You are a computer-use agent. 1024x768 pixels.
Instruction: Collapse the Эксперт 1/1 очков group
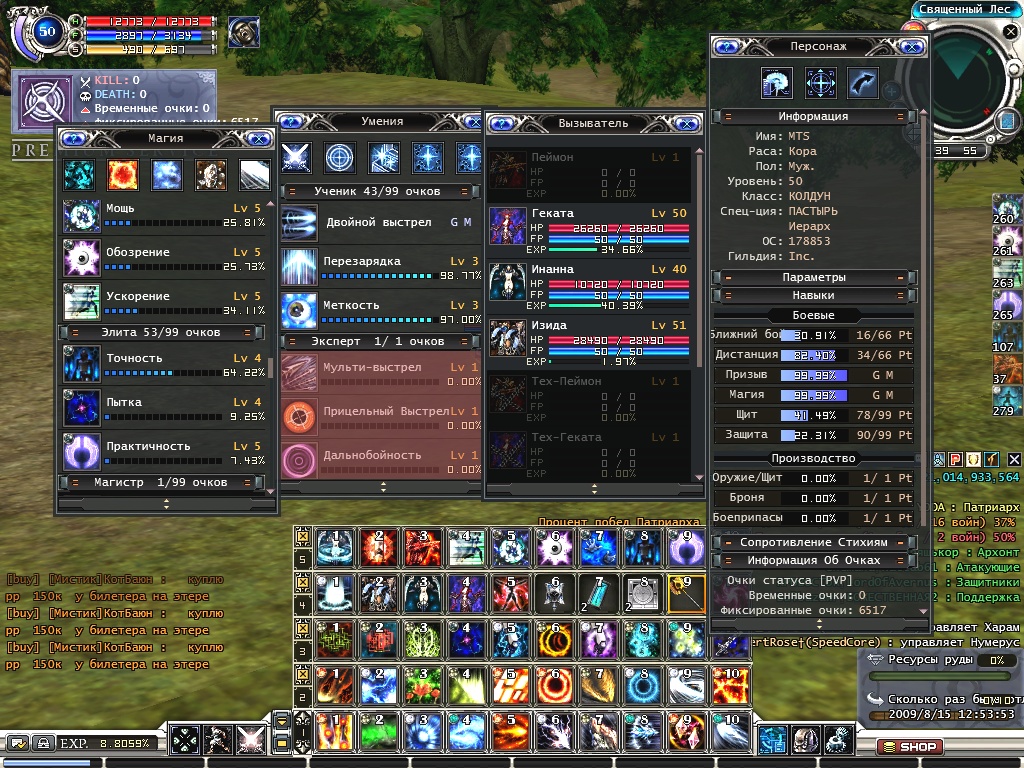tap(377, 341)
